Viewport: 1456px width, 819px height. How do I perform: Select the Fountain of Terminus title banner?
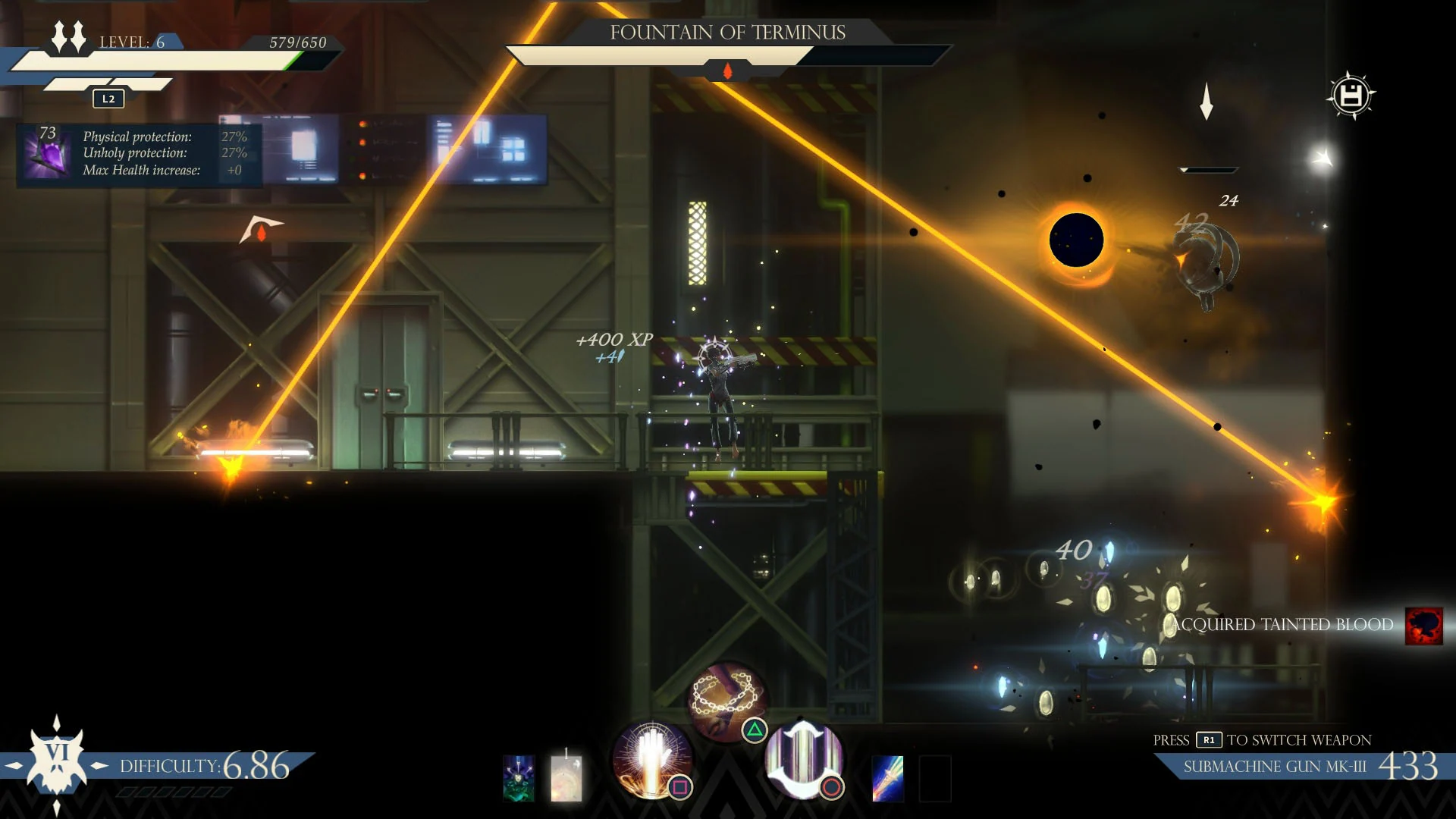point(729,33)
